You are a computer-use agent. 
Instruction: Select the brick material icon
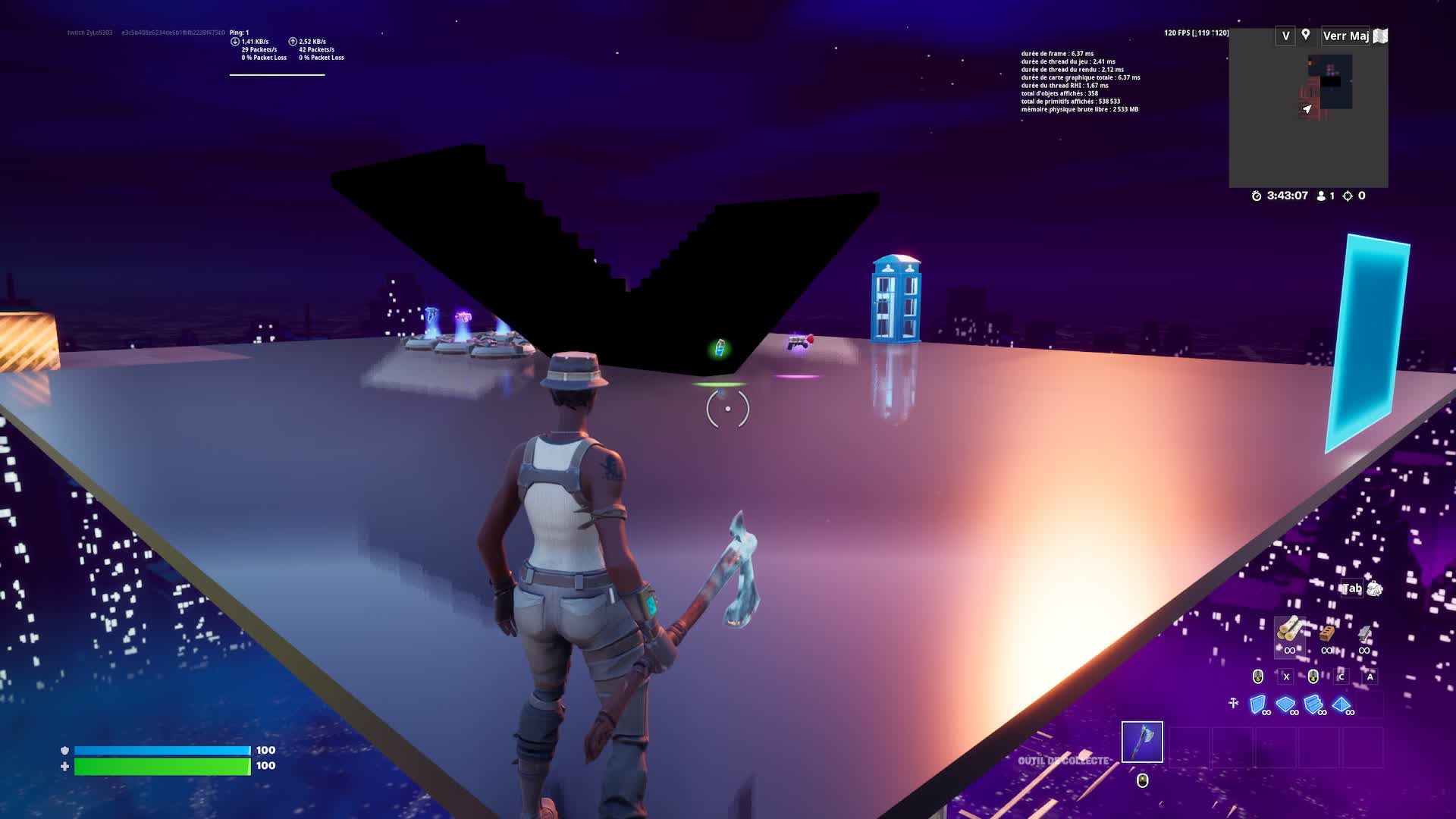(1326, 634)
